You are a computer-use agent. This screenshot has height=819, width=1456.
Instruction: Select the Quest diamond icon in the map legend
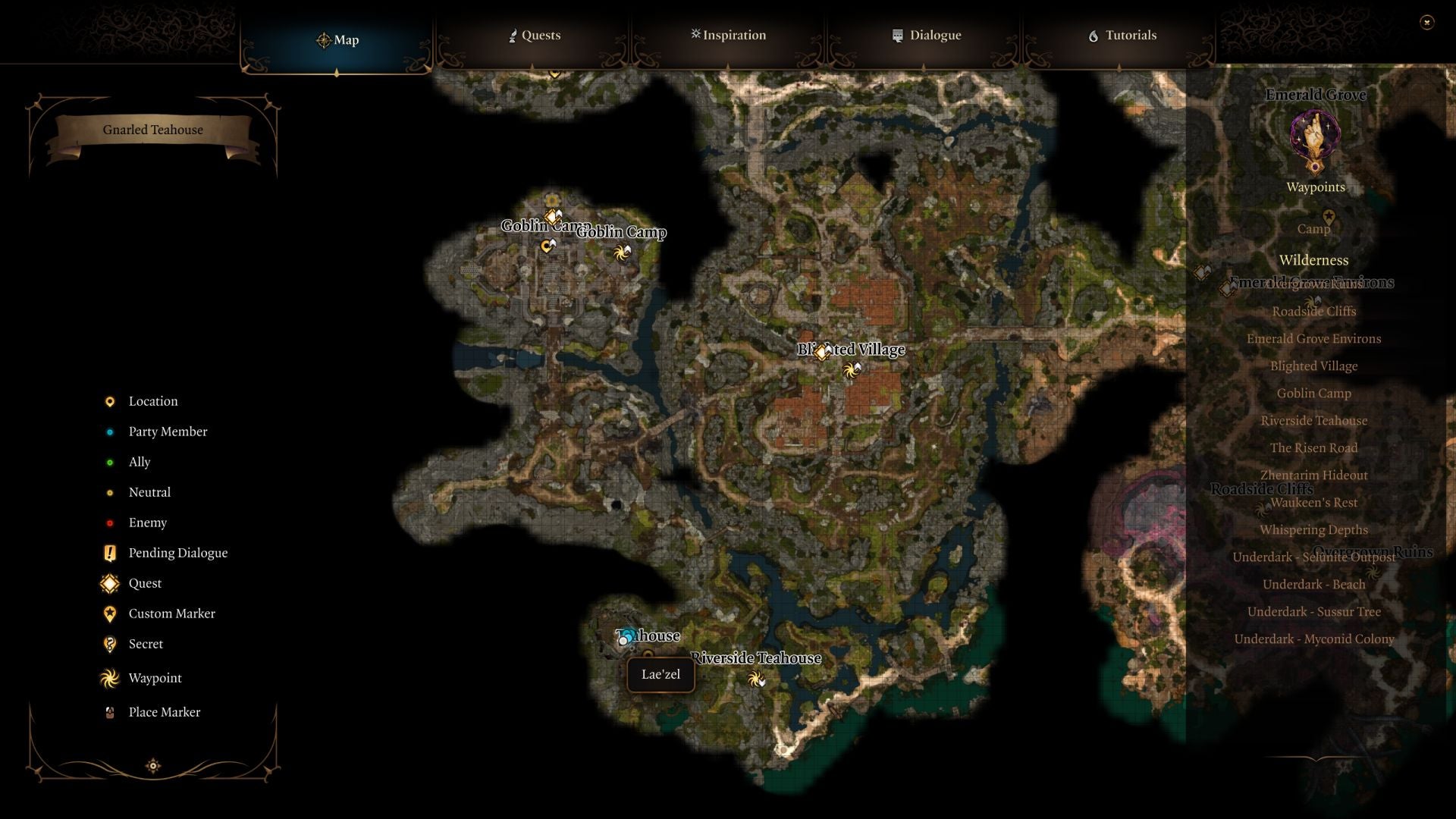click(x=108, y=583)
